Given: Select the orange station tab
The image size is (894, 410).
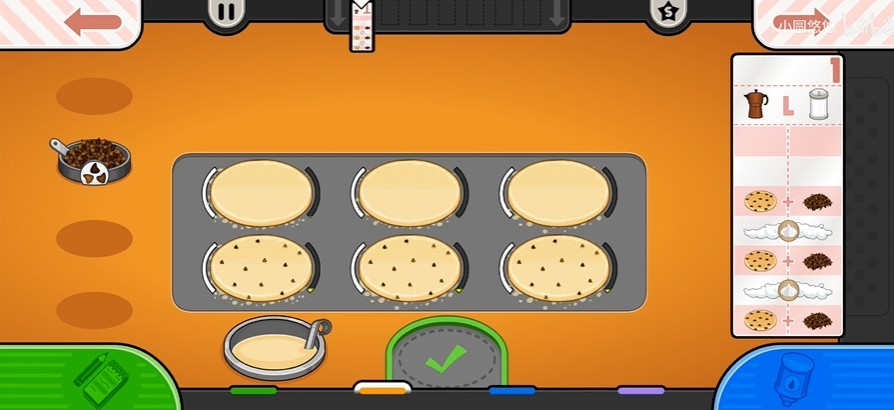Looking at the screenshot, I should (x=382, y=389).
